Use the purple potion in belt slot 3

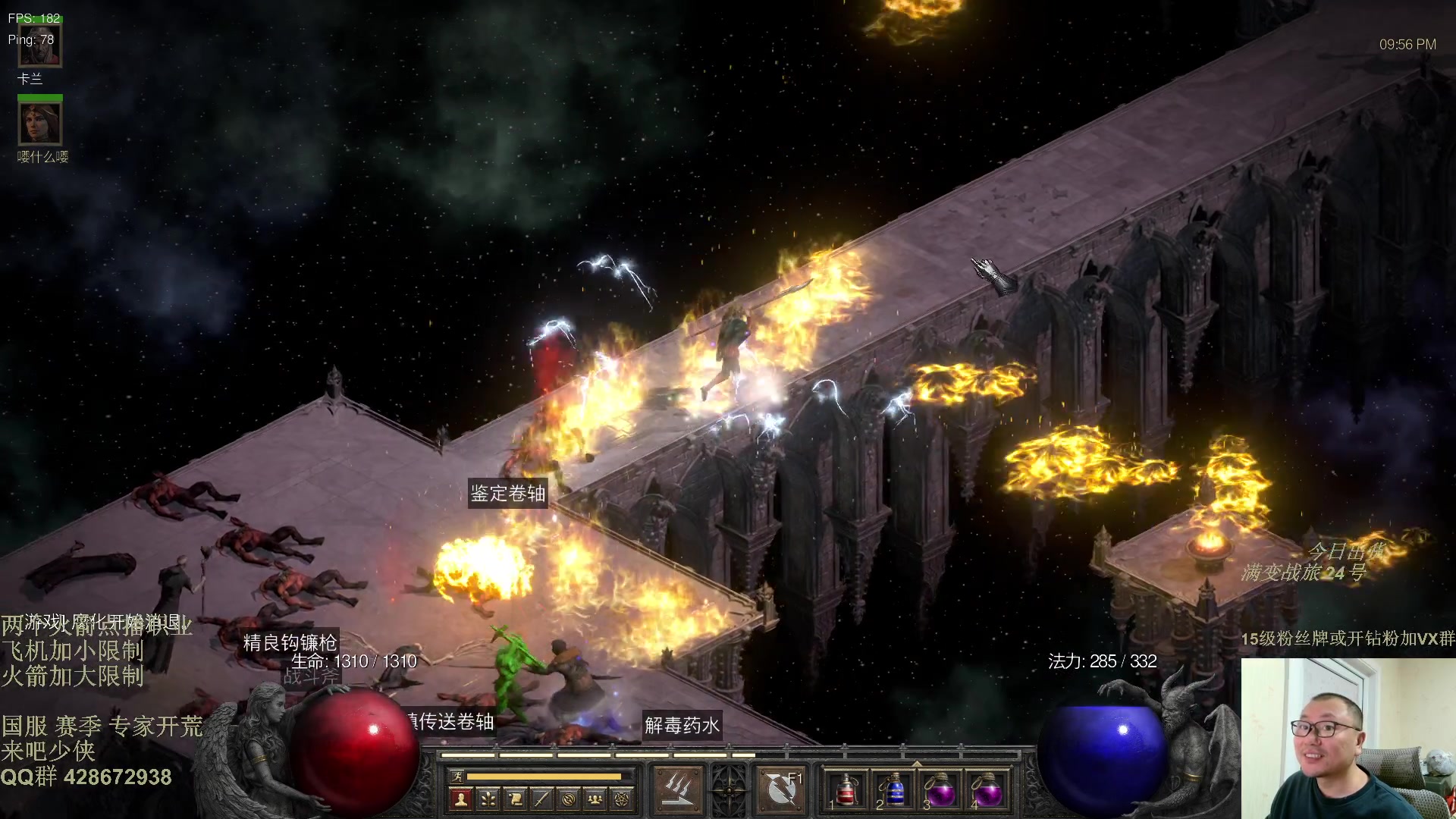pos(940,791)
